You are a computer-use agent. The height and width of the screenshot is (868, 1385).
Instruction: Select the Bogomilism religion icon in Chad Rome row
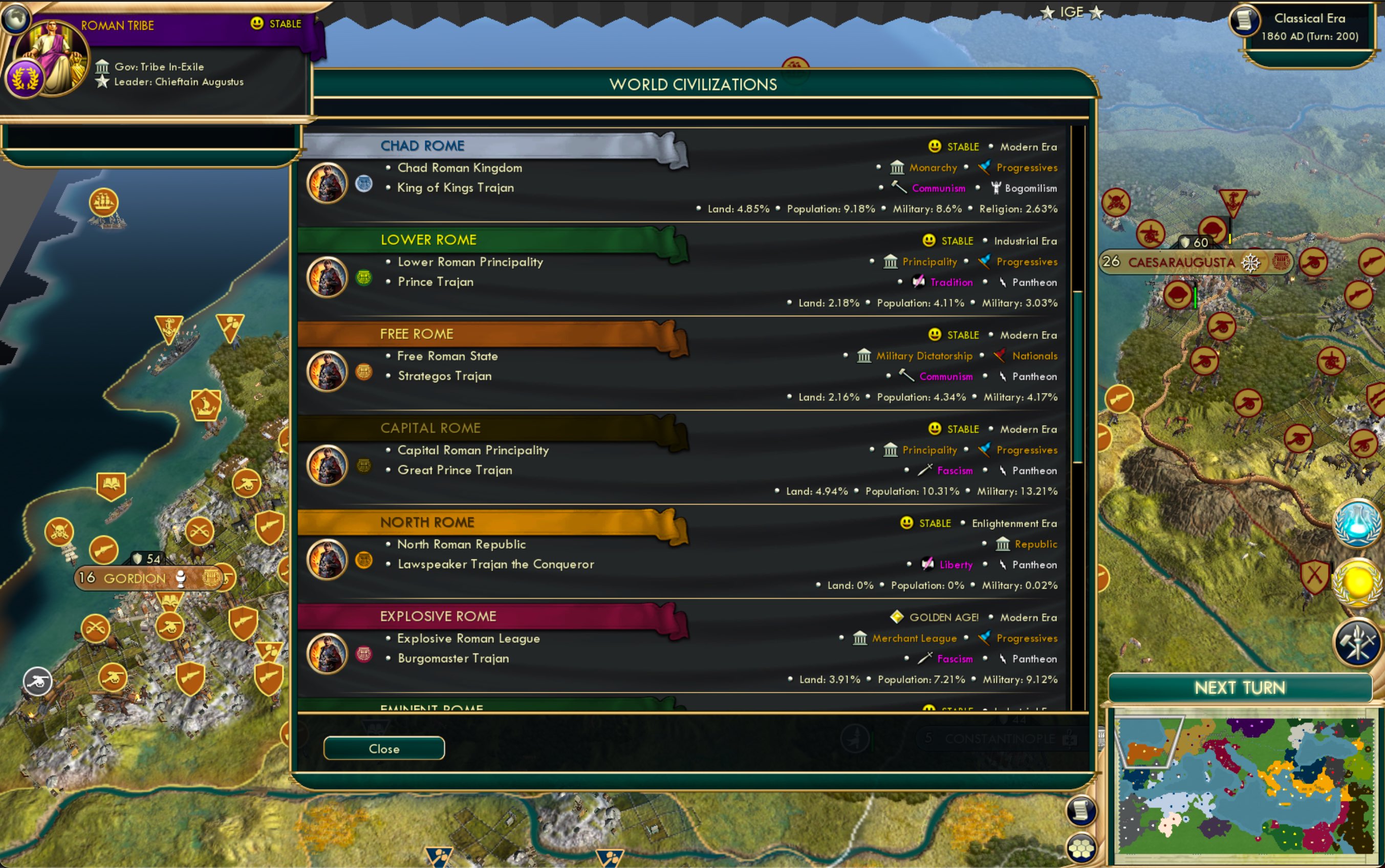point(997,188)
